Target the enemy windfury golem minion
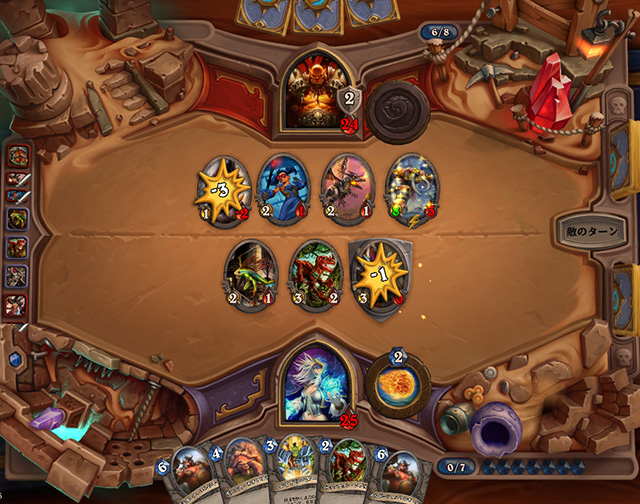Viewport: 640px width, 504px height. (409, 187)
